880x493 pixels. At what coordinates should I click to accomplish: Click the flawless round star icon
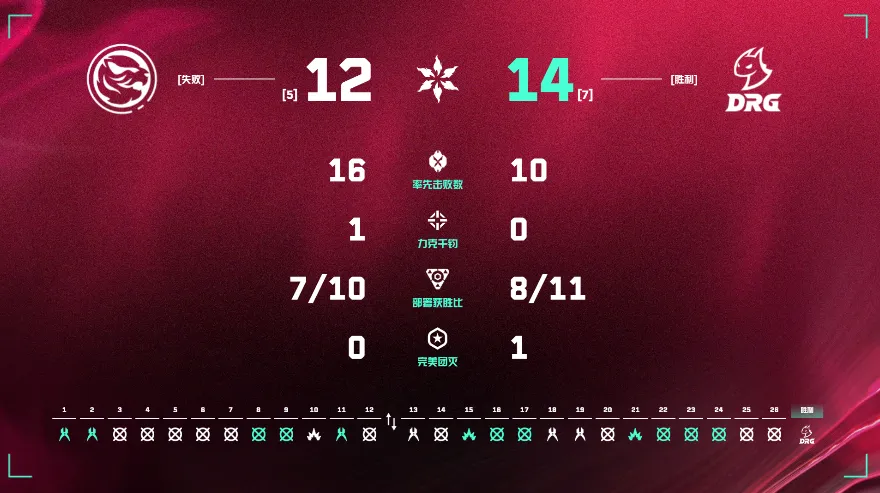[438, 338]
